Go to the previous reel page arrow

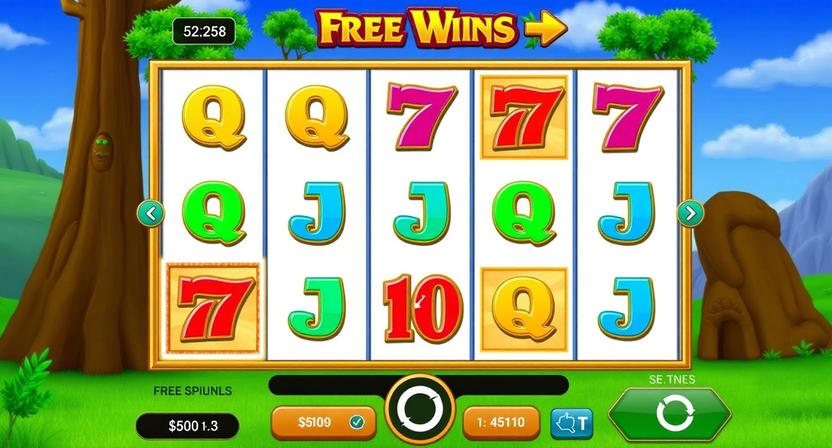151,212
